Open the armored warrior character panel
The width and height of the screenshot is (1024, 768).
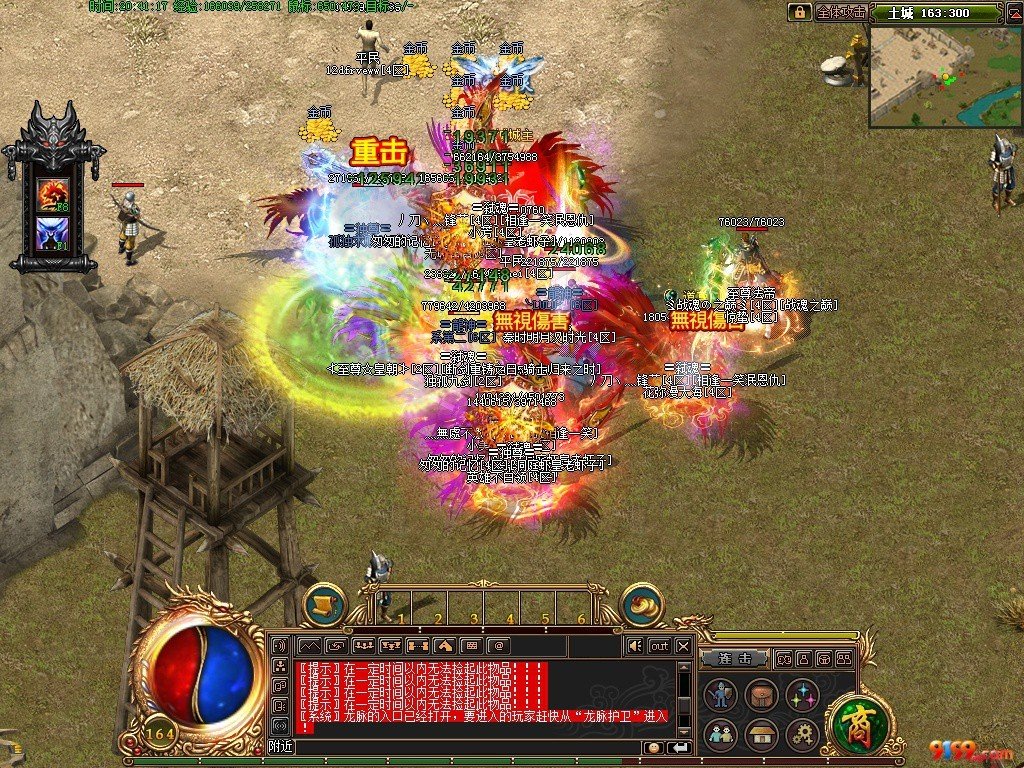pos(720,695)
